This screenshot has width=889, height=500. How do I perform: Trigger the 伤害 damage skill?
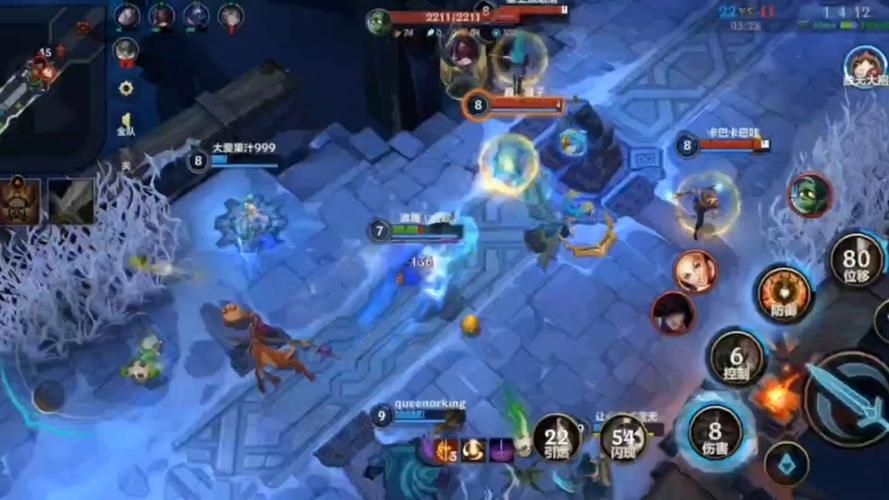click(x=715, y=432)
